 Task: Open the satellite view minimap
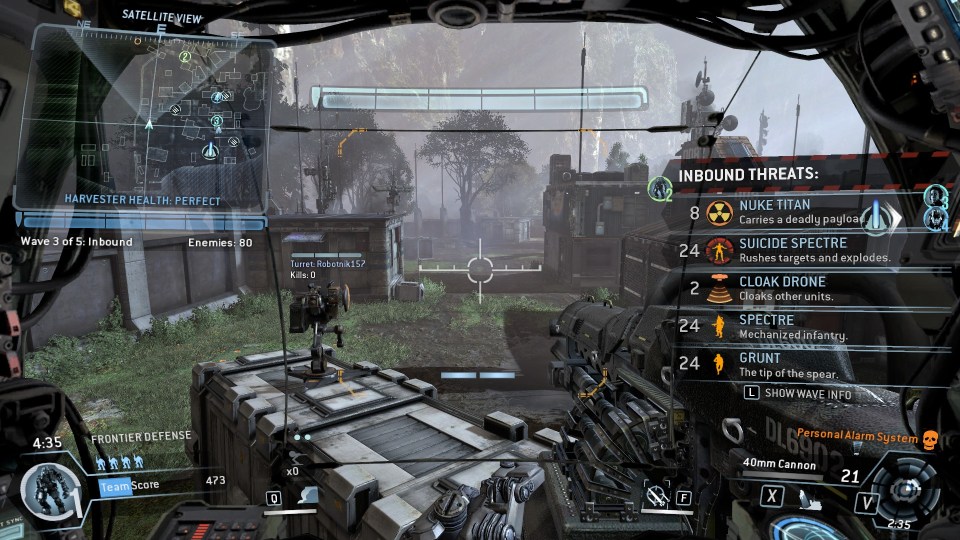[x=150, y=115]
